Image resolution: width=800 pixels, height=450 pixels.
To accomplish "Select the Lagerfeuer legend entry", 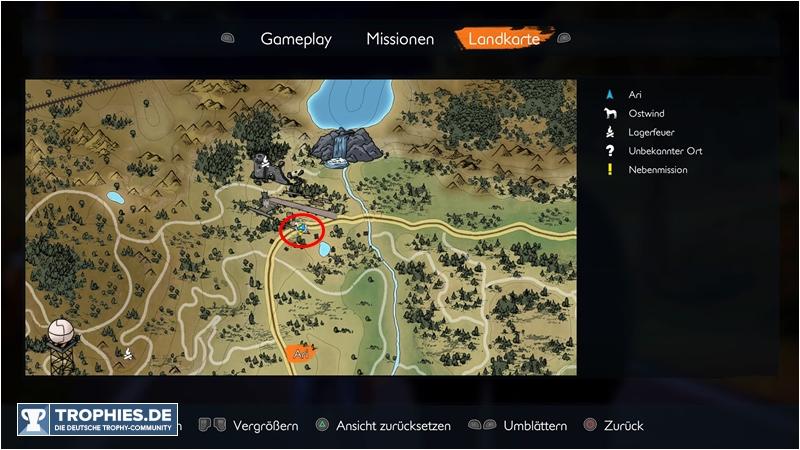I will pos(650,132).
